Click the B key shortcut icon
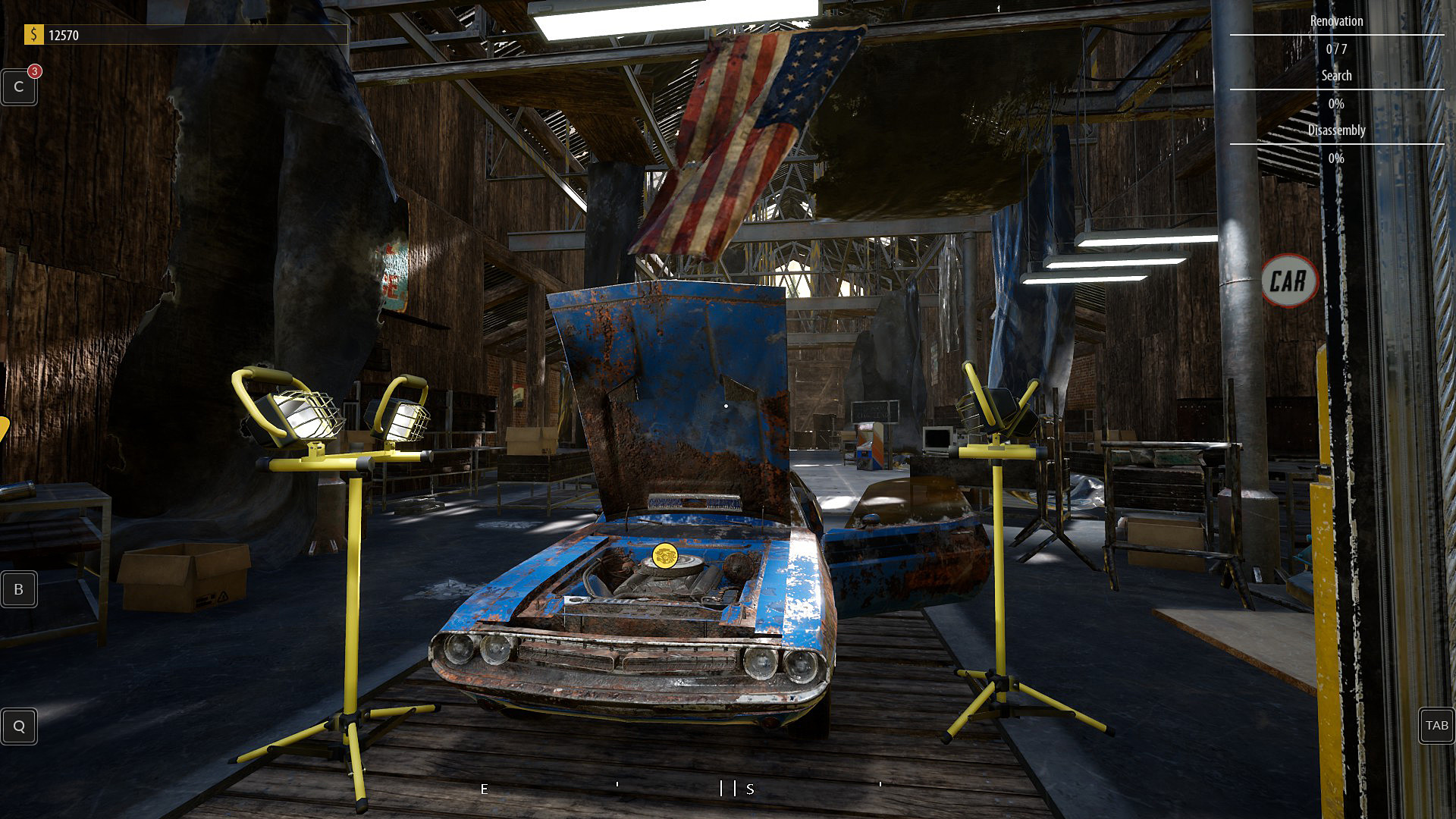This screenshot has height=819, width=1456. [19, 589]
